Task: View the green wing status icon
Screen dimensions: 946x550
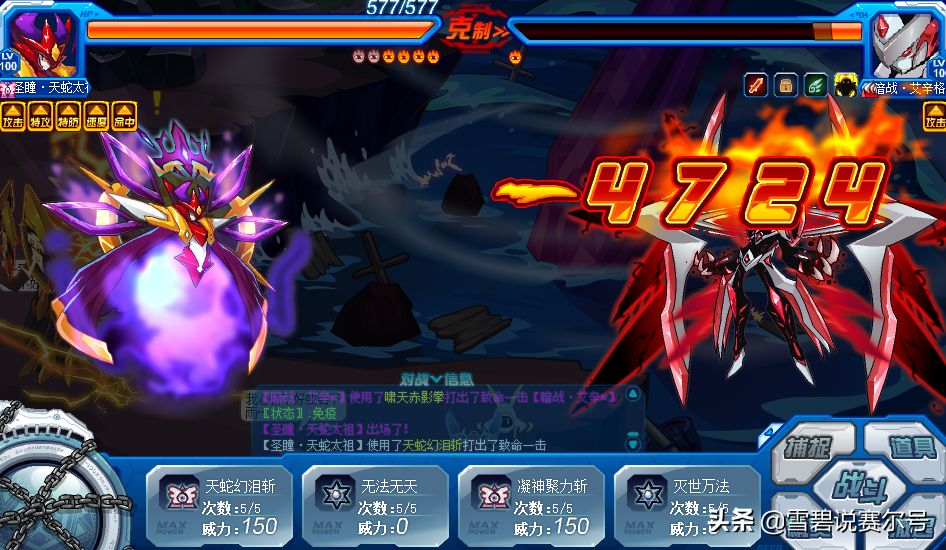Action: pyautogui.click(x=817, y=85)
